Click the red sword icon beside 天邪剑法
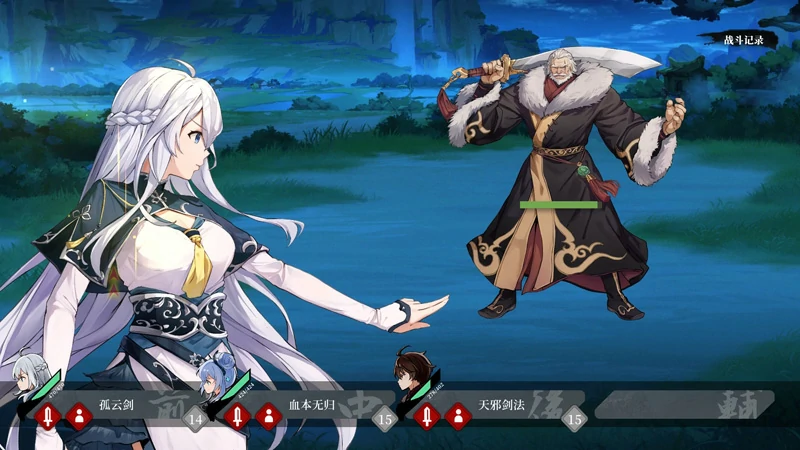 click(427, 415)
